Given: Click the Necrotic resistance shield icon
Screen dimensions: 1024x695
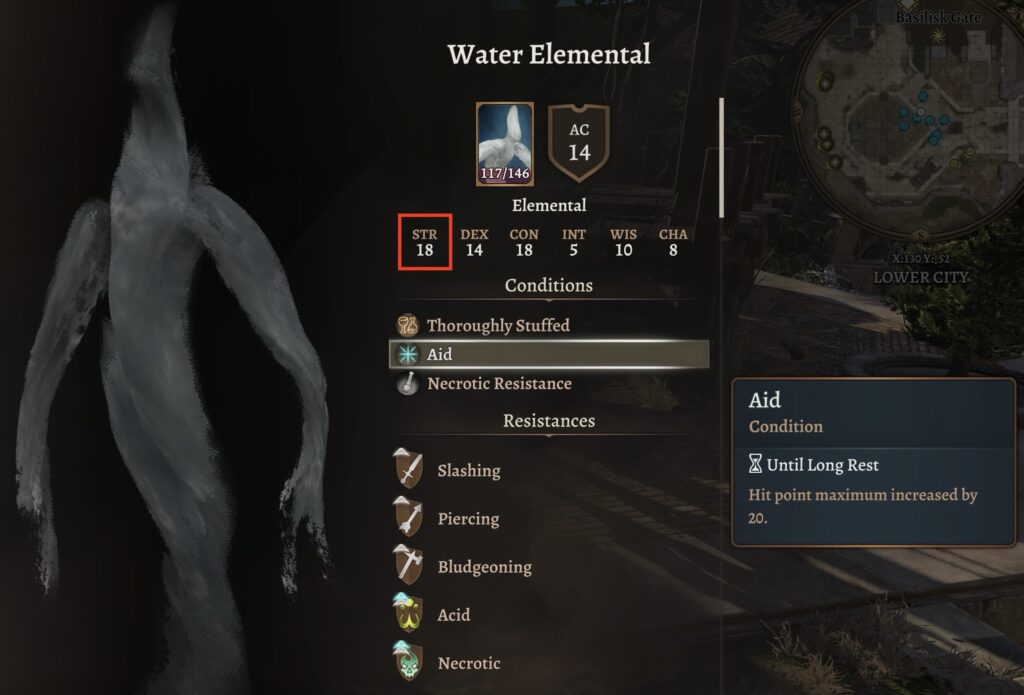Looking at the screenshot, I should (408, 662).
